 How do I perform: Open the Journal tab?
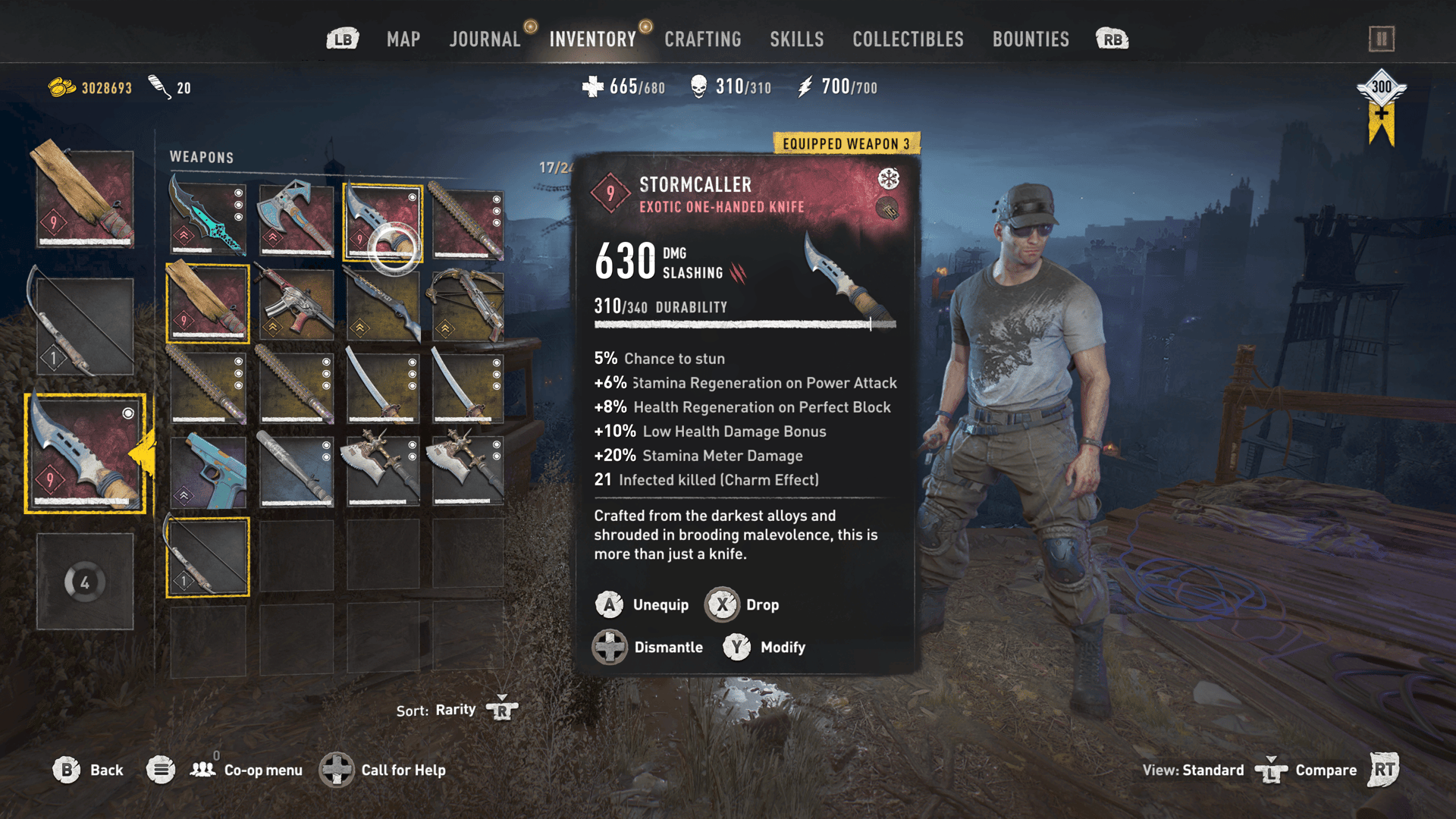pyautogui.click(x=485, y=39)
